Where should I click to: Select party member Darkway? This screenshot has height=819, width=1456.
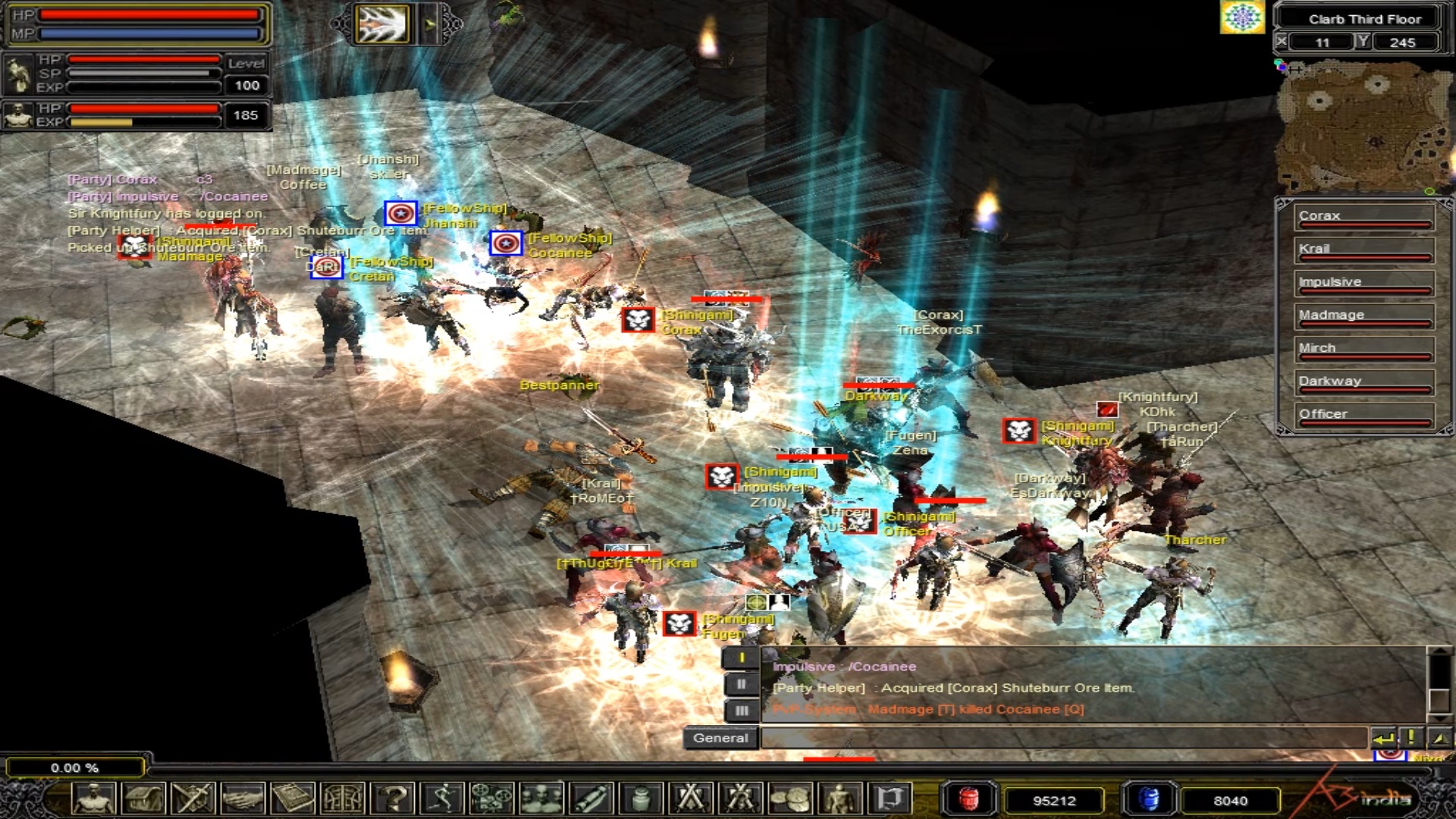tap(1363, 382)
